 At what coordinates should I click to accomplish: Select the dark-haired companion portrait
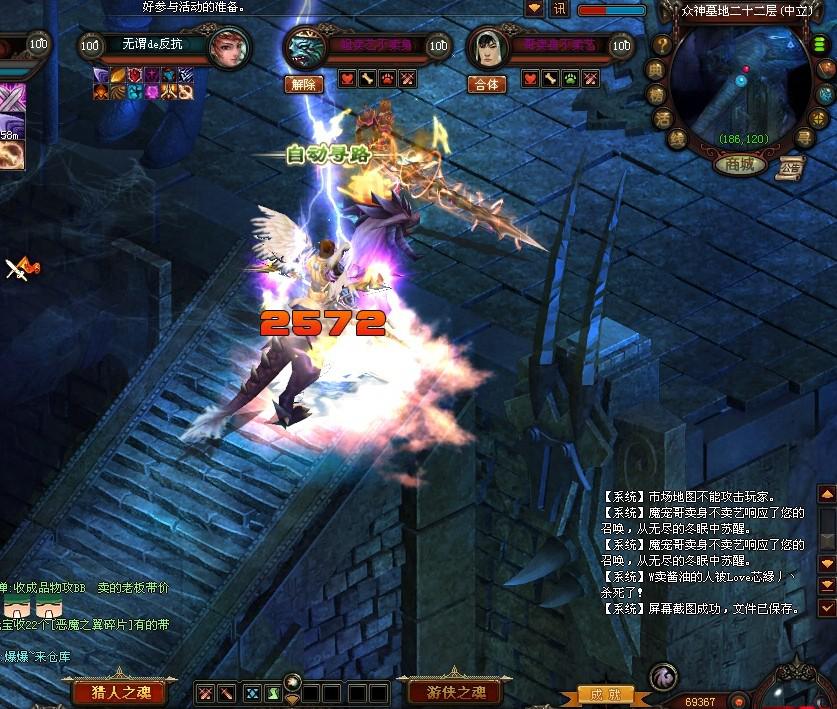coord(487,47)
